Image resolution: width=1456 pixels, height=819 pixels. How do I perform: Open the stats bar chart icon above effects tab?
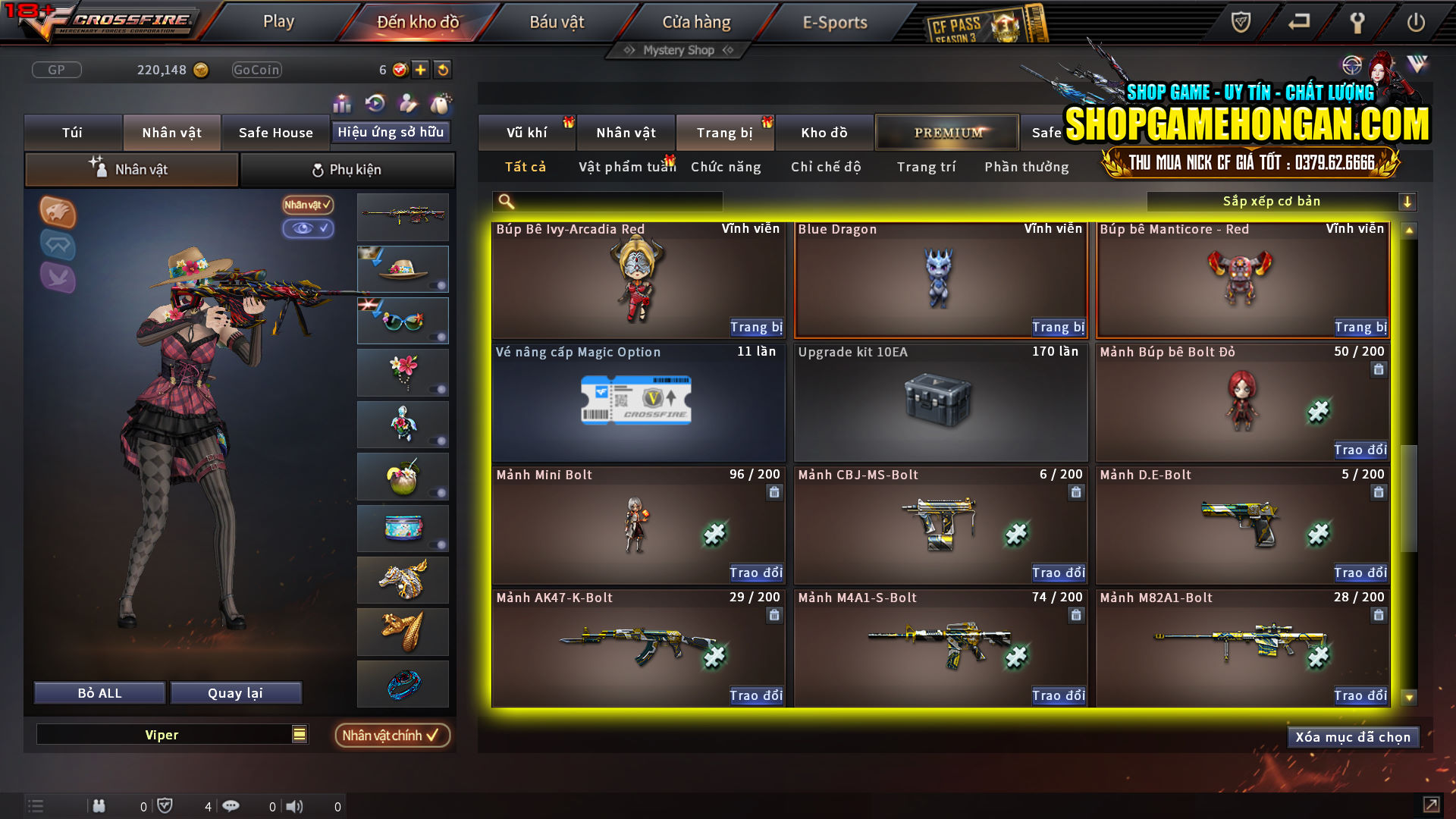click(342, 103)
